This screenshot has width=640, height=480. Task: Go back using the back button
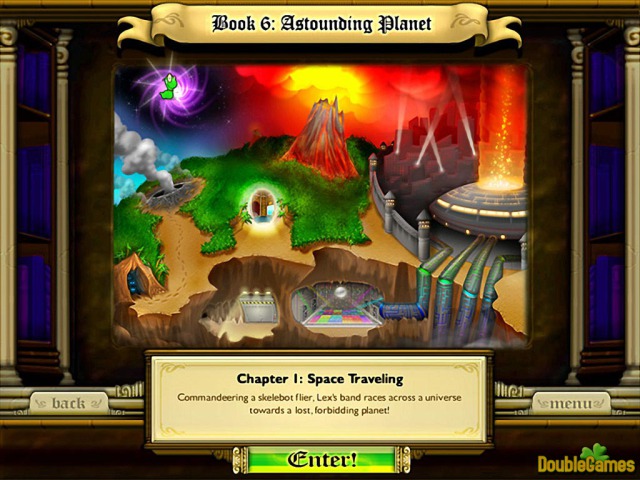(x=68, y=403)
